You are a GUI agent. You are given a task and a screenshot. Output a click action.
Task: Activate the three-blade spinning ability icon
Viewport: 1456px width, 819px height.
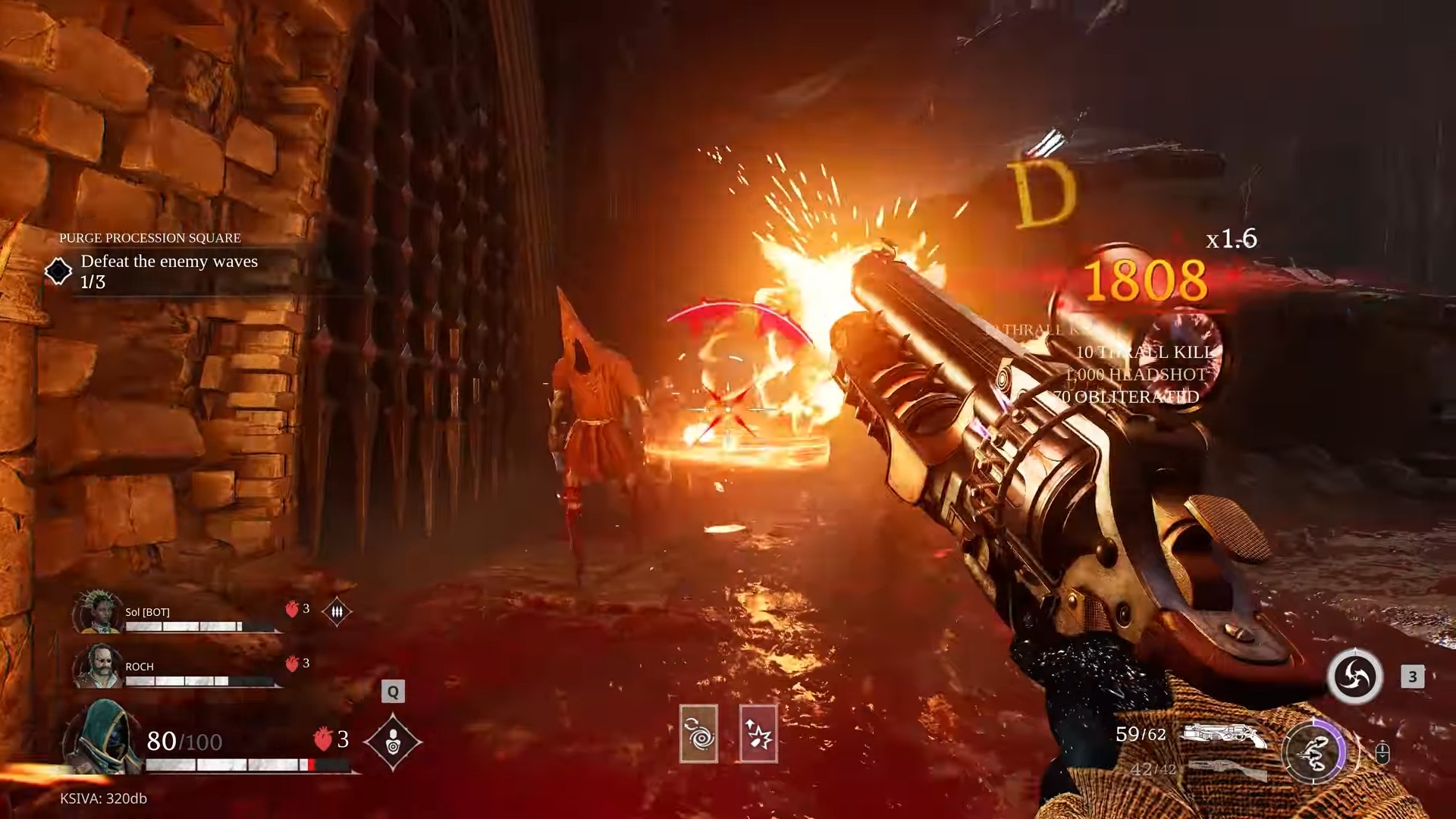tap(1354, 676)
